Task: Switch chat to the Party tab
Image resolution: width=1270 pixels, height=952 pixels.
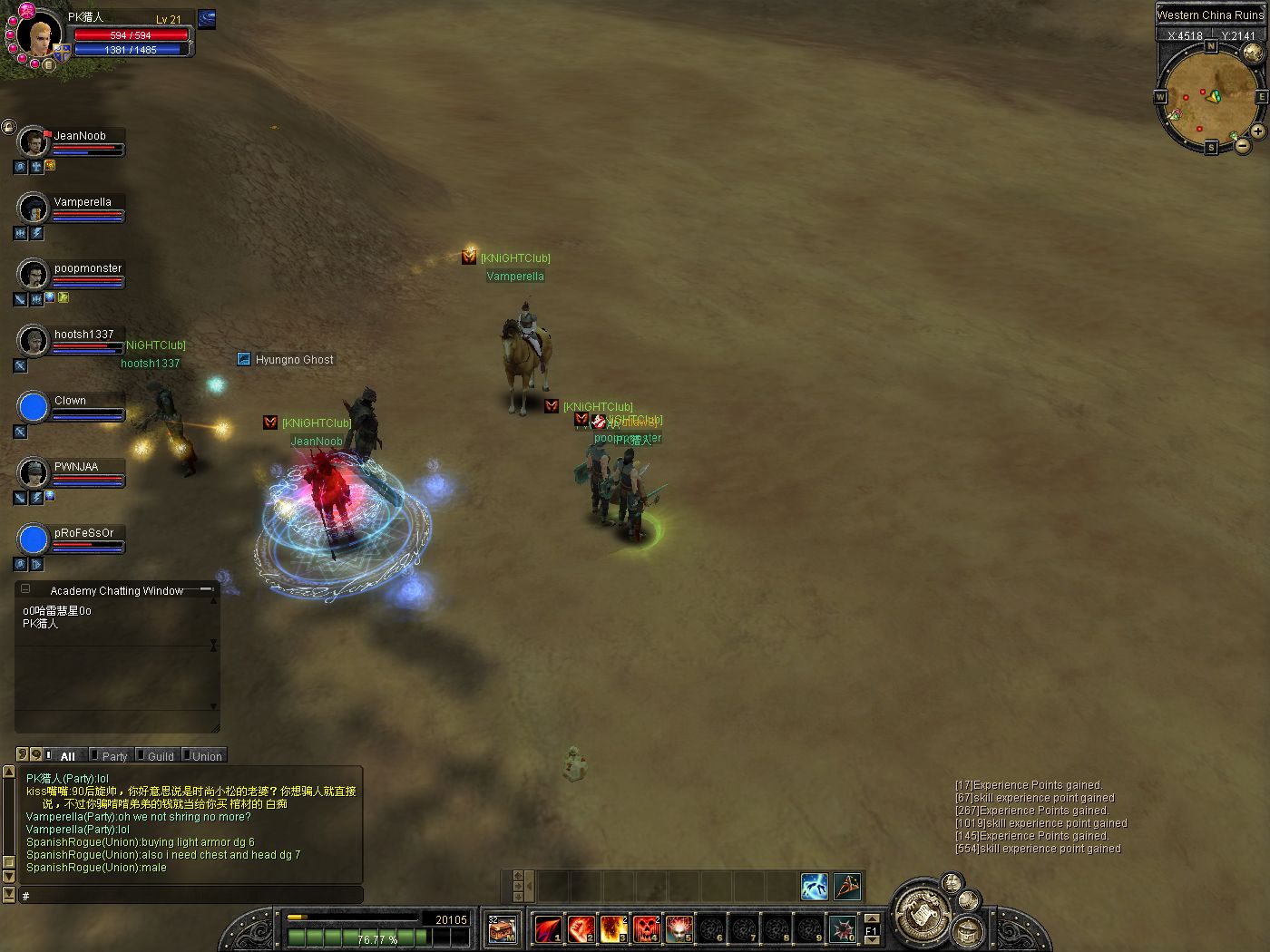Action: pyautogui.click(x=114, y=756)
